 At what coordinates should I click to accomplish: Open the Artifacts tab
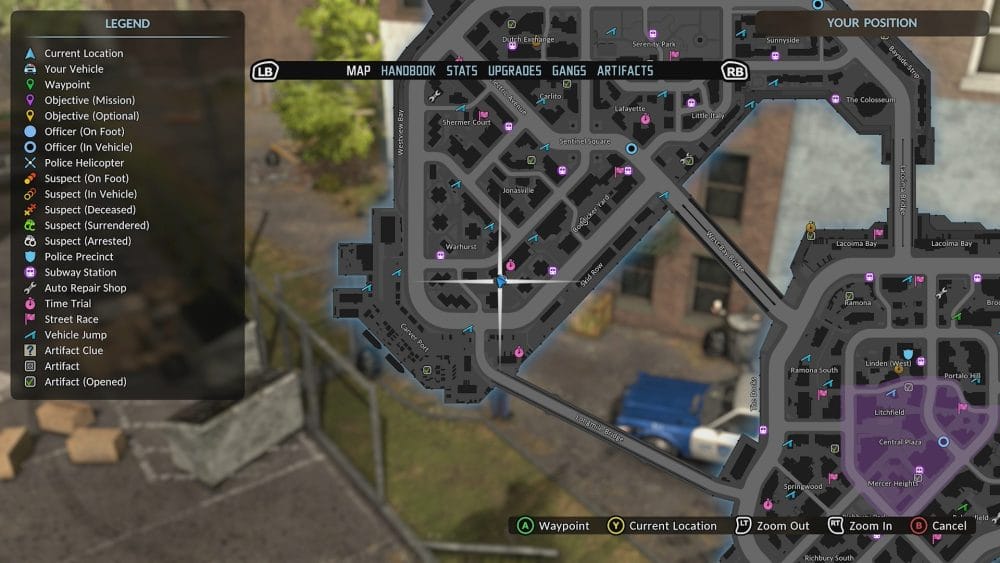pyautogui.click(x=625, y=71)
